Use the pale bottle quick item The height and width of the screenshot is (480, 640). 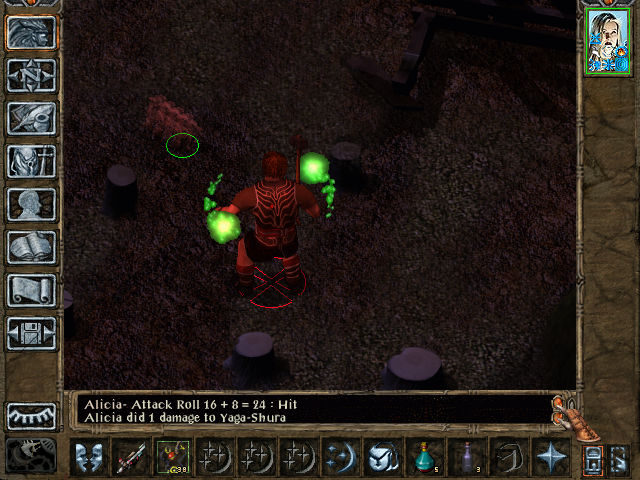click(466, 458)
